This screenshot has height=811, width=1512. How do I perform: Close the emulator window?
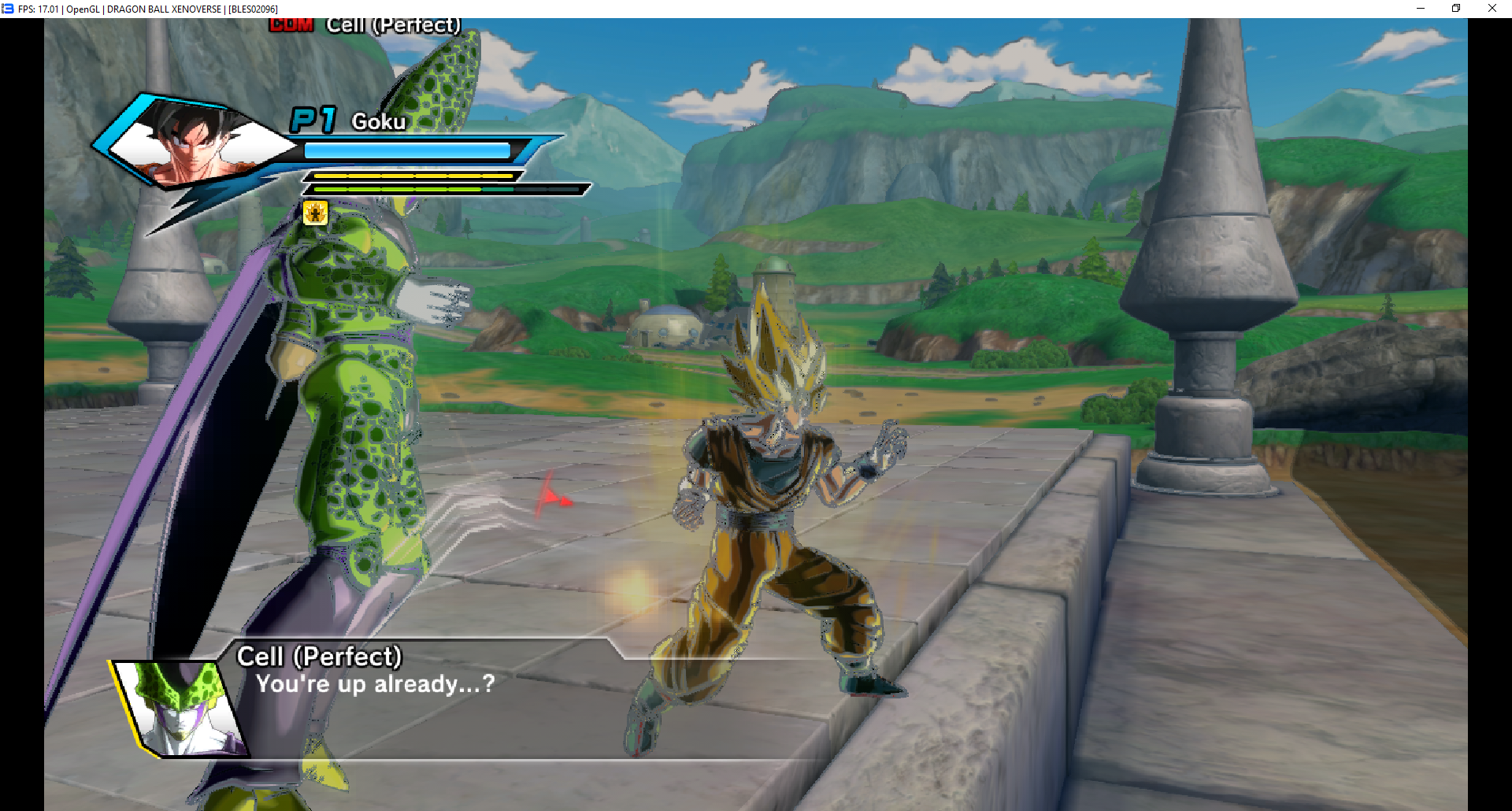click(x=1492, y=9)
